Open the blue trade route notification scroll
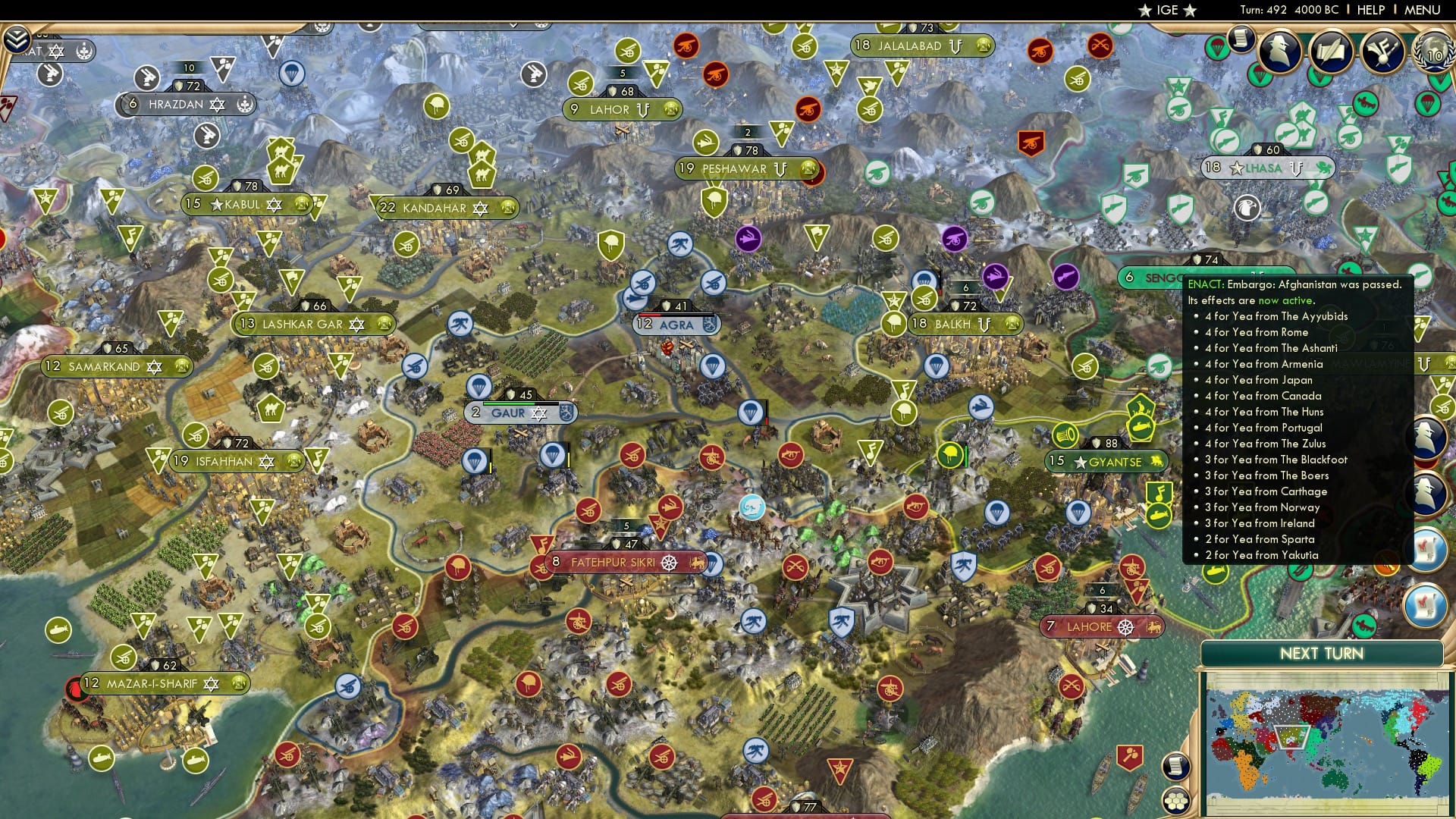Screen dimensions: 1456x819 pos(1430,548)
